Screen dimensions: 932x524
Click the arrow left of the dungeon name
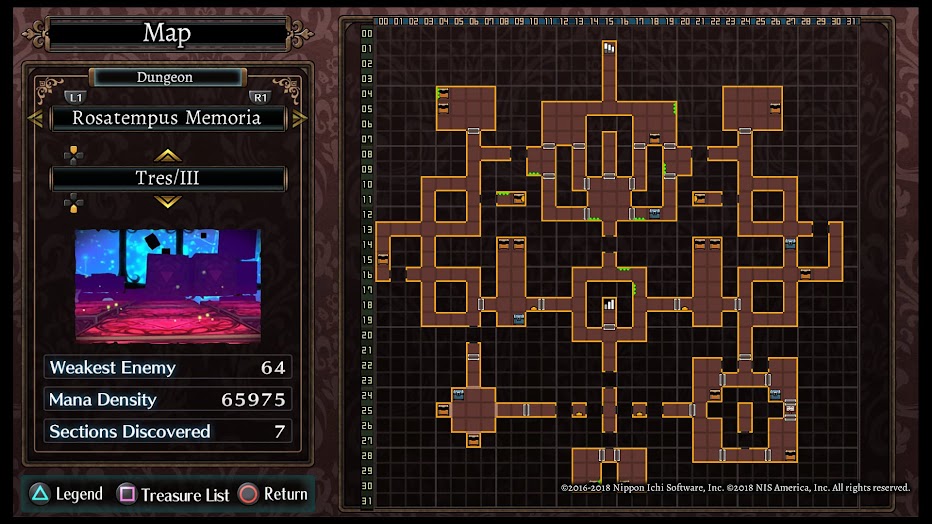point(35,118)
